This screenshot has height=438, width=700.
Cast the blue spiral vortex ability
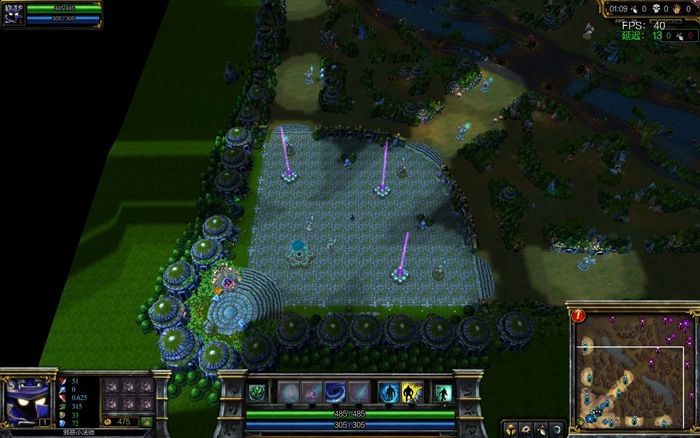point(337,392)
